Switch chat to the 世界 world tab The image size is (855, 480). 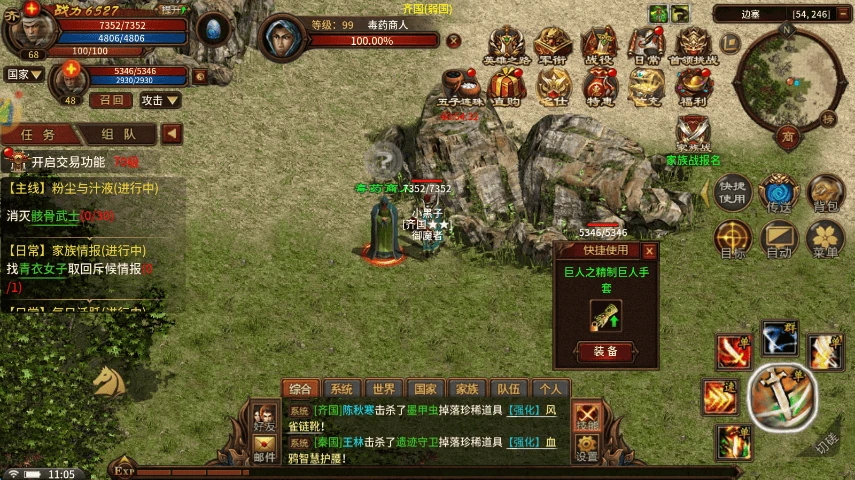coord(384,389)
